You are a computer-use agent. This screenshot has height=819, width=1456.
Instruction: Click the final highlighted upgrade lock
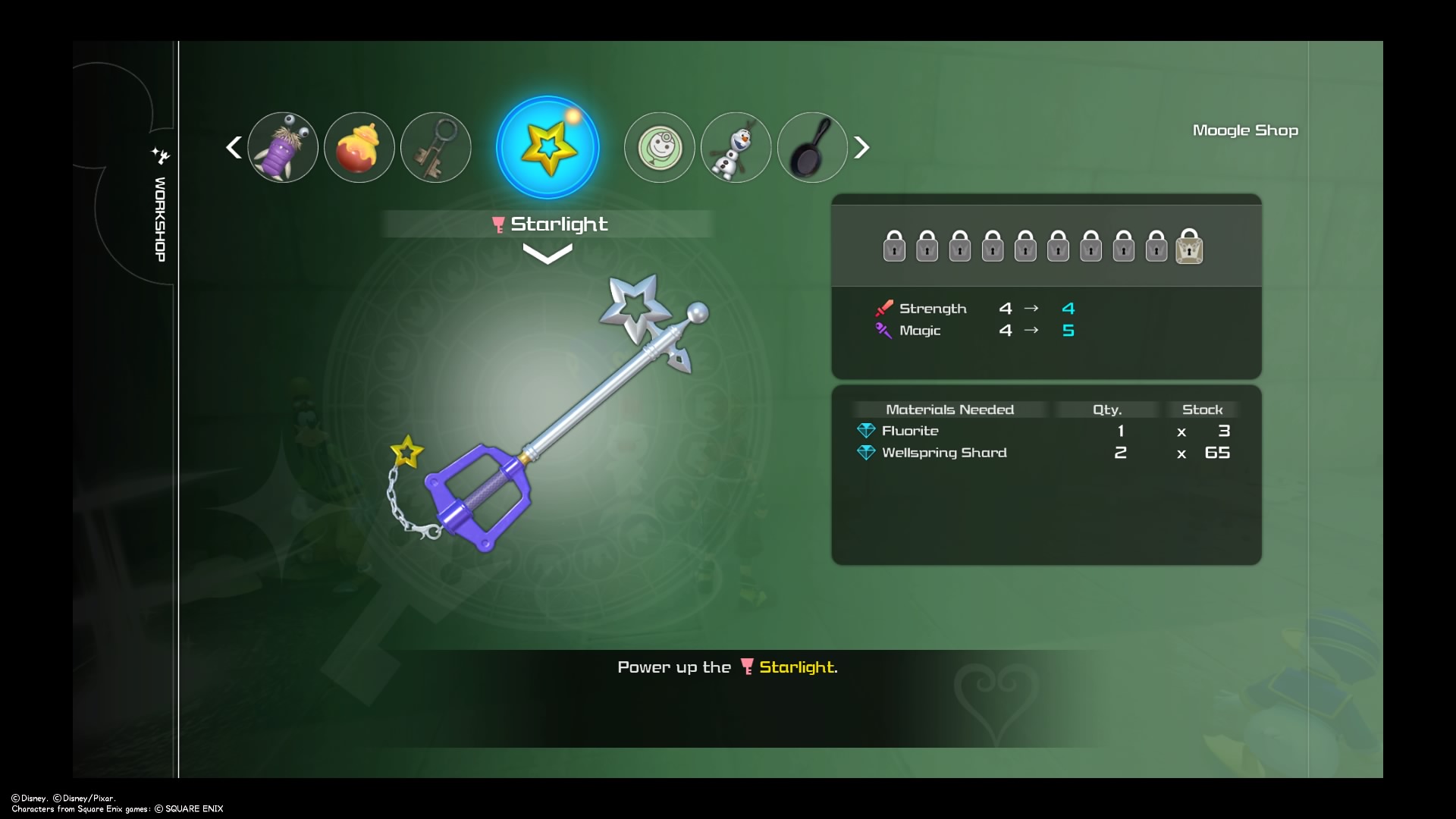pyautogui.click(x=1189, y=247)
